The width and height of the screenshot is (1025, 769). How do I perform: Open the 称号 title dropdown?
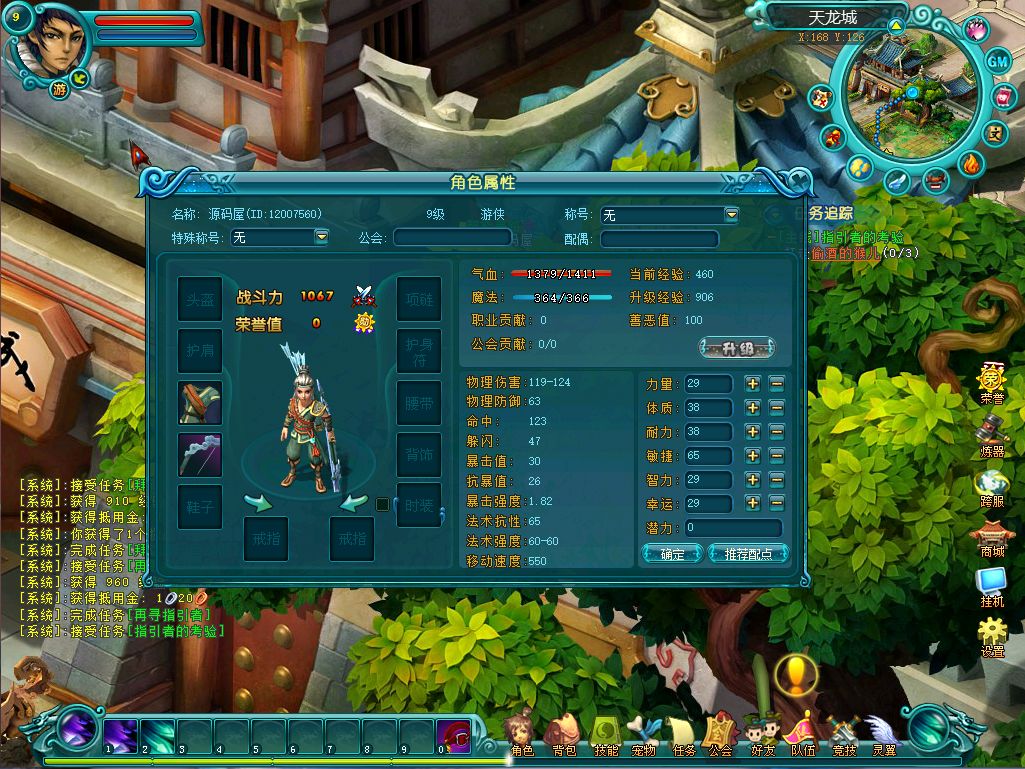point(731,215)
